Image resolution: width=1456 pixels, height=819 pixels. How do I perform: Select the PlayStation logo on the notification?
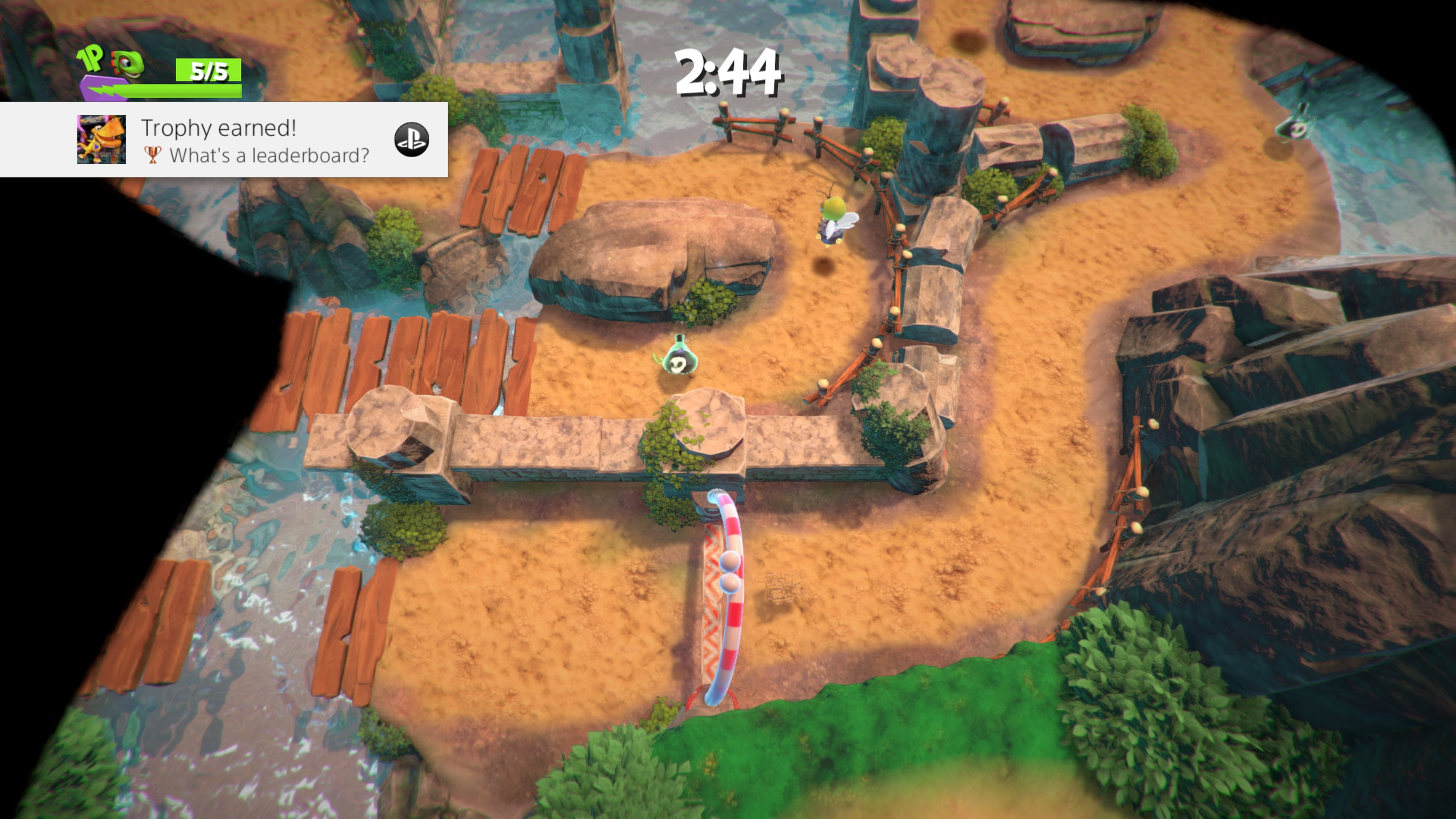411,140
